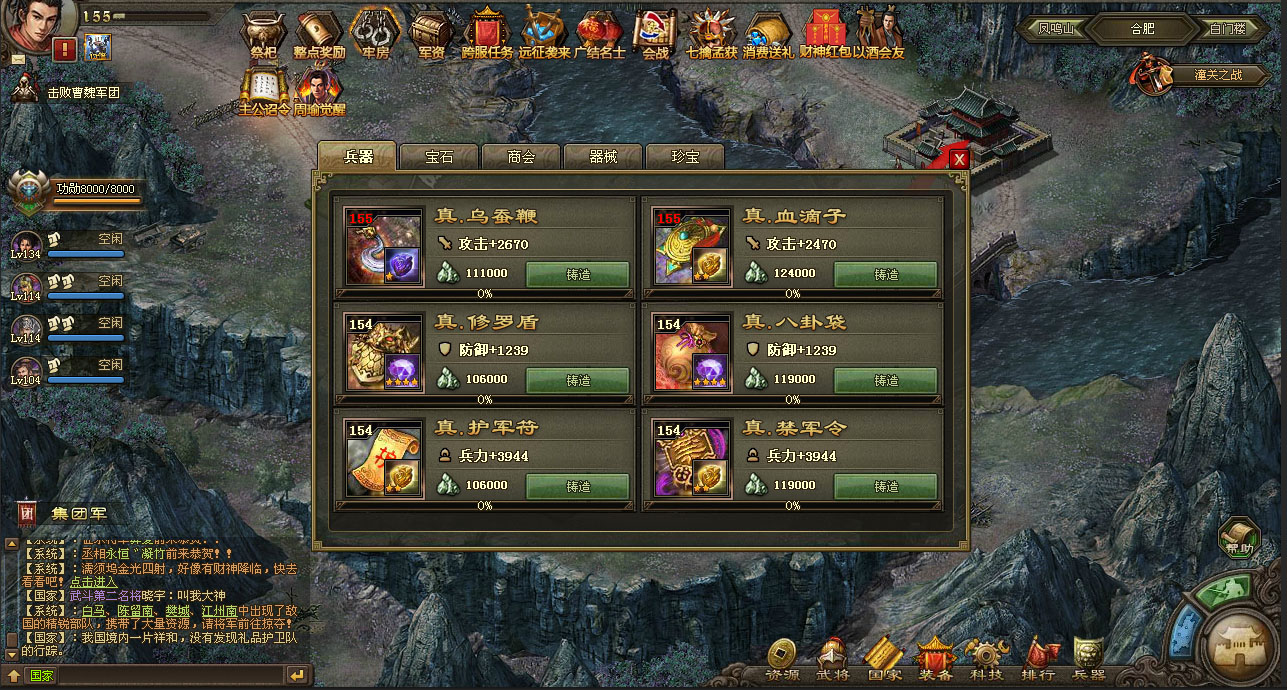Select the 真.护军符 item icon
The height and width of the screenshot is (690, 1287).
point(384,458)
